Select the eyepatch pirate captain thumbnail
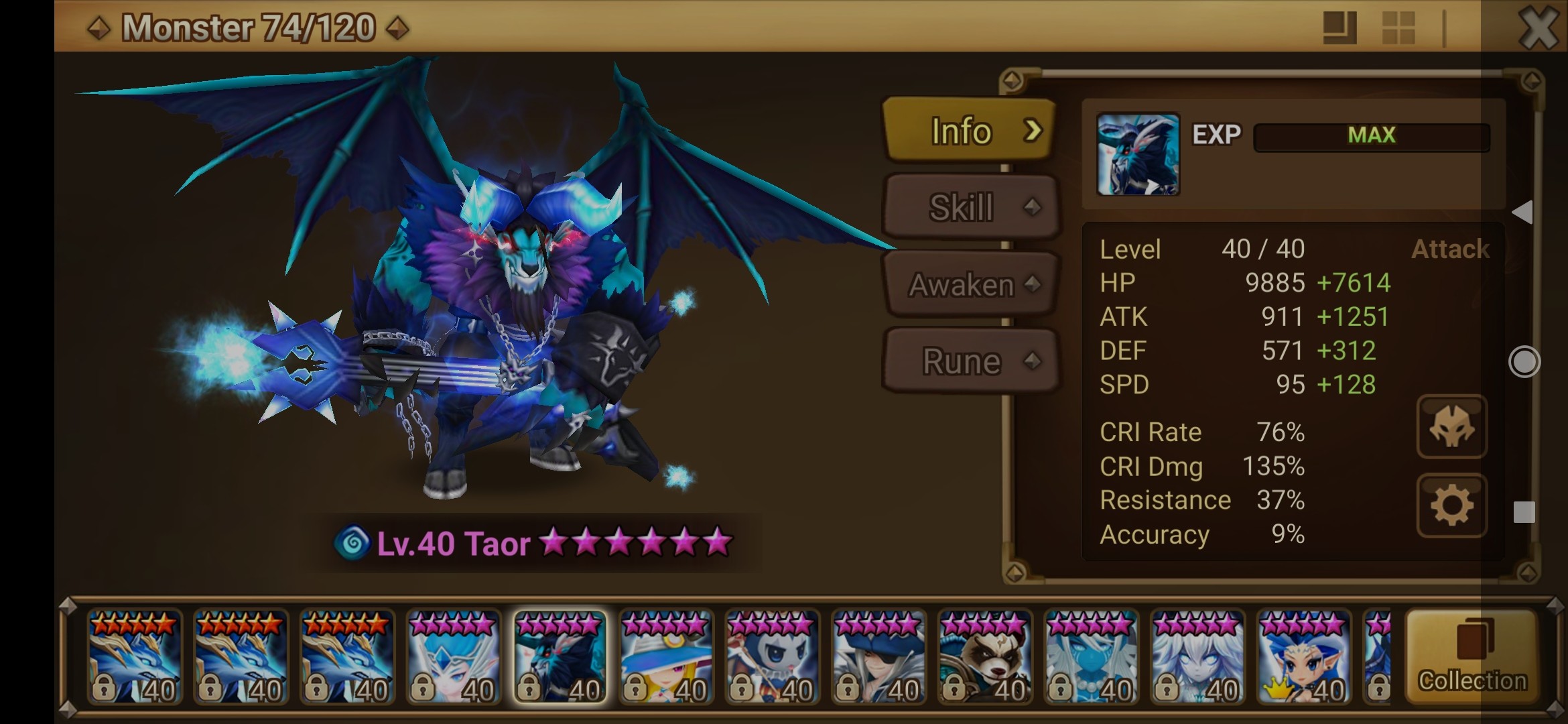 [879, 657]
